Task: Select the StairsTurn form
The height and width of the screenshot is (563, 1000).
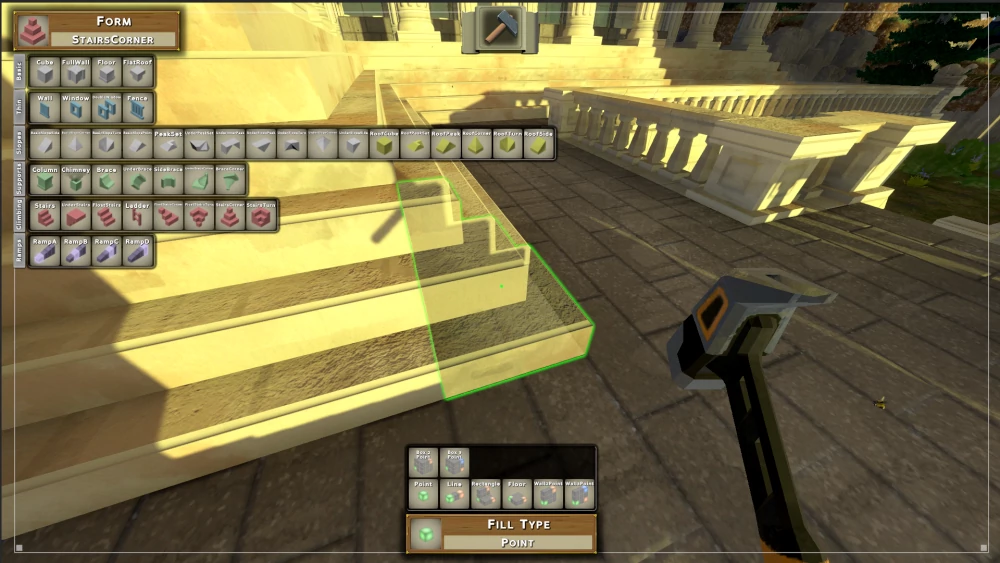Action: pyautogui.click(x=262, y=216)
